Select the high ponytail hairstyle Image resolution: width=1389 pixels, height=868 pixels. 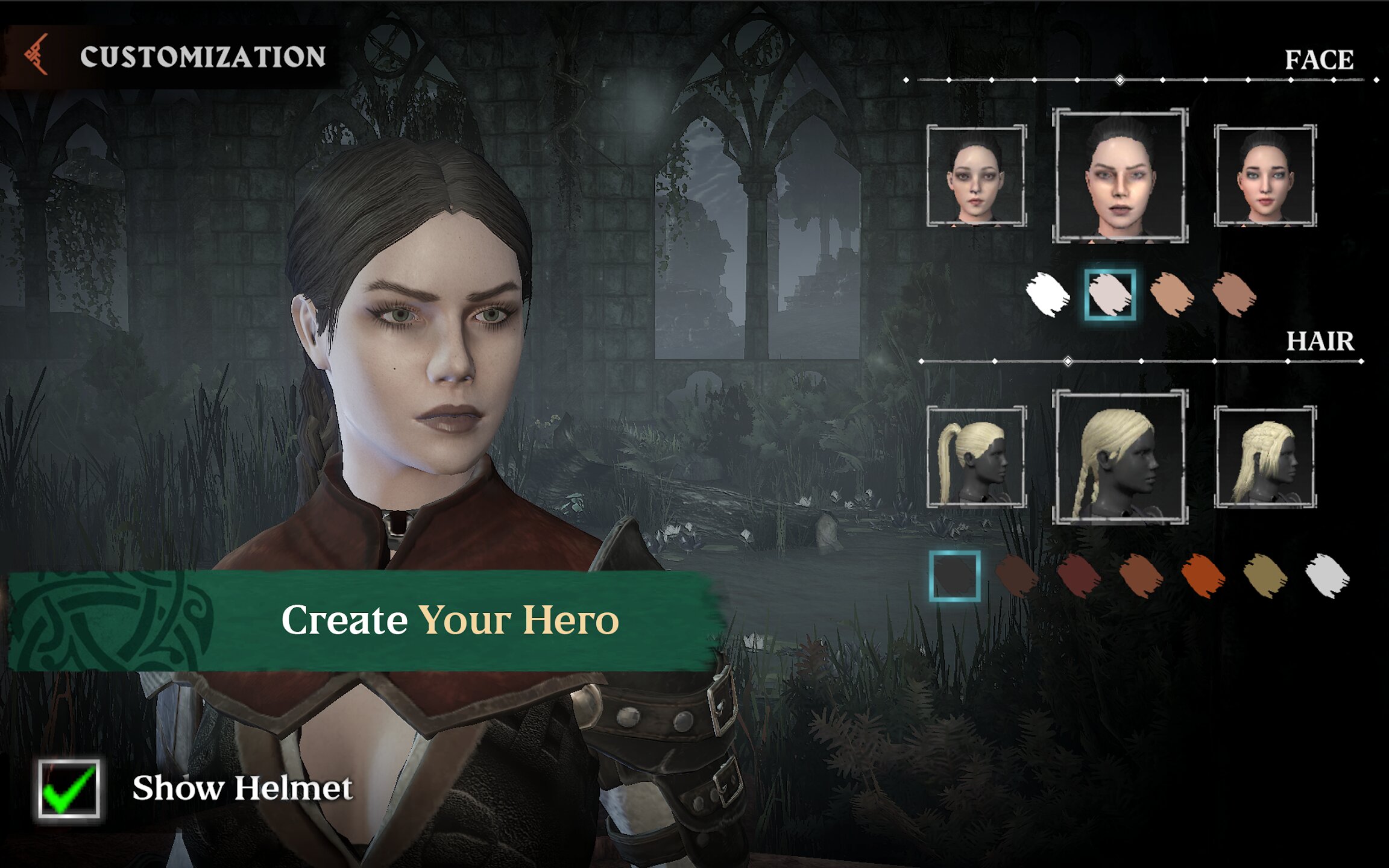976,457
